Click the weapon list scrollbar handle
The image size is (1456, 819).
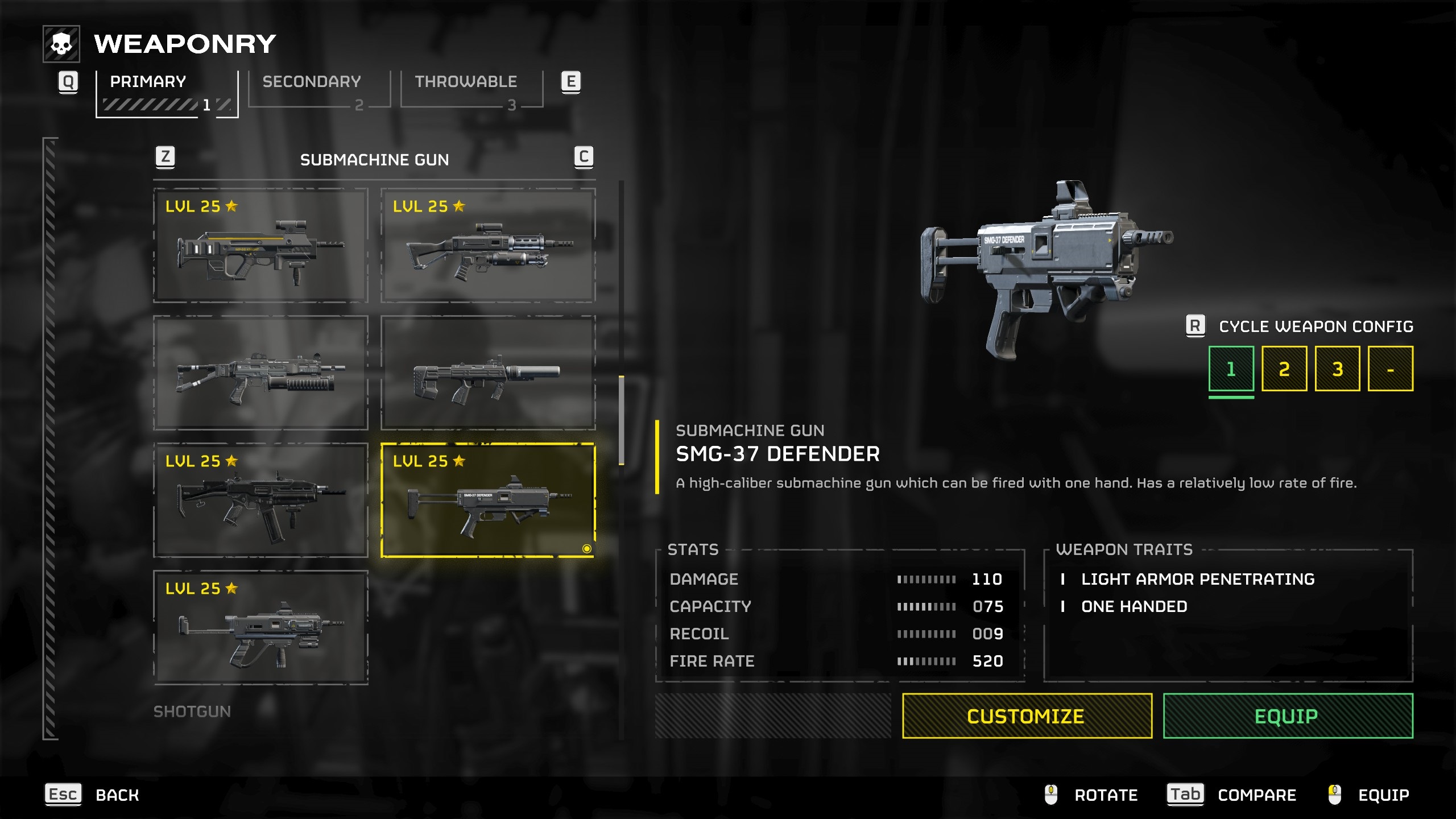click(621, 420)
